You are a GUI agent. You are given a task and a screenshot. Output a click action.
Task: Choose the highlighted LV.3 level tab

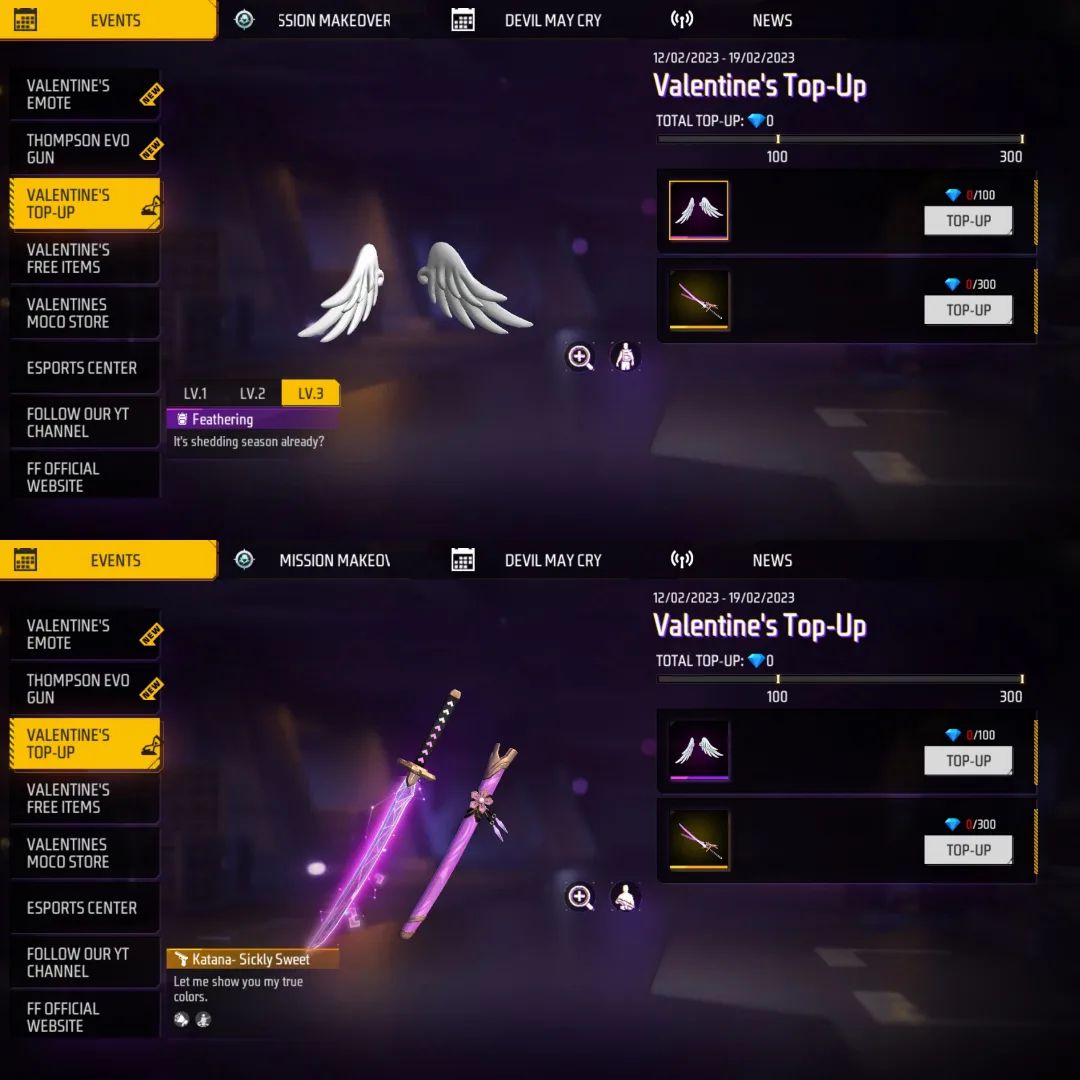(x=310, y=393)
